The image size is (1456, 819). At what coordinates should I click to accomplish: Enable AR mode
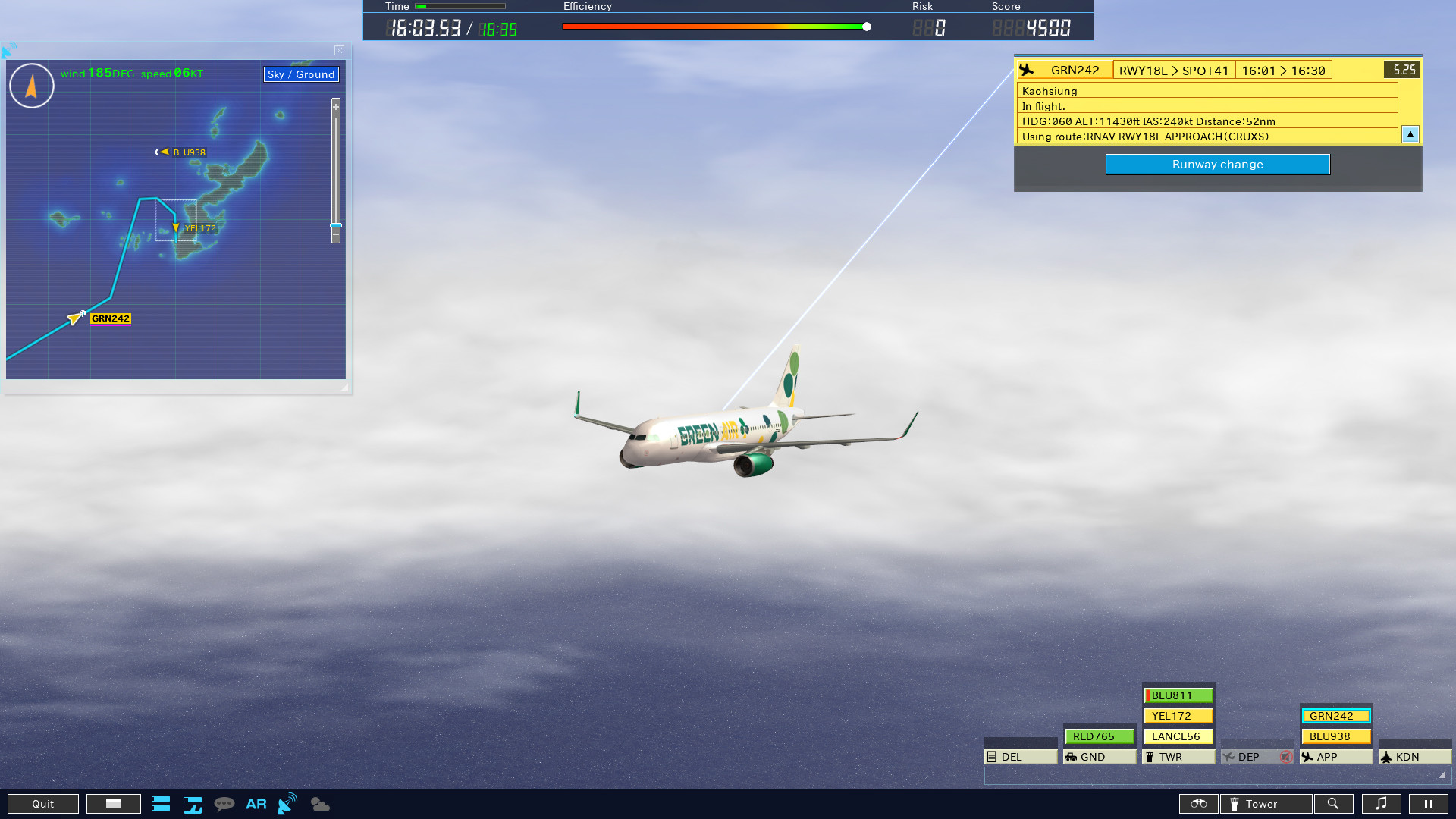[x=256, y=804]
